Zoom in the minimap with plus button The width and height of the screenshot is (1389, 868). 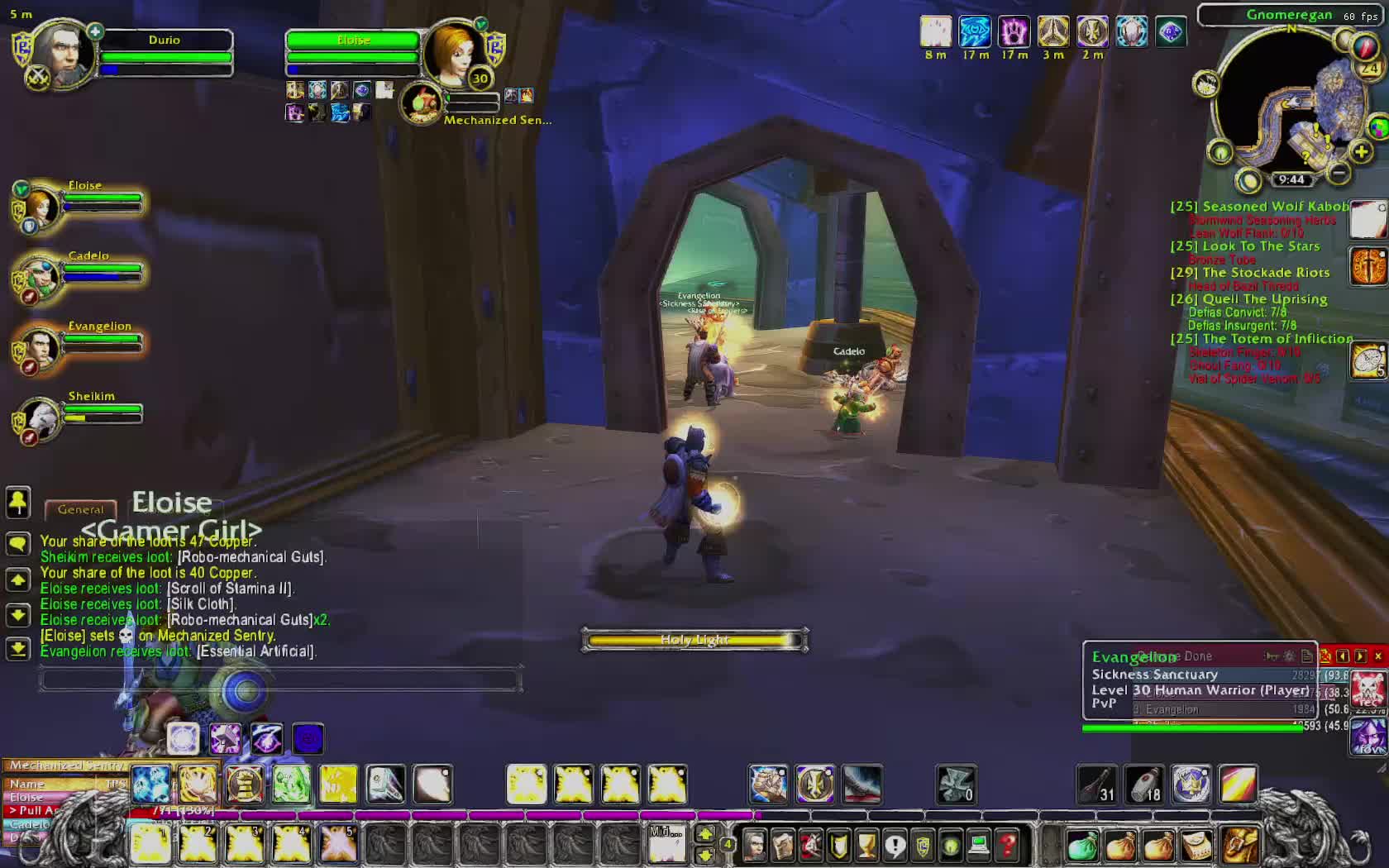click(x=1361, y=152)
